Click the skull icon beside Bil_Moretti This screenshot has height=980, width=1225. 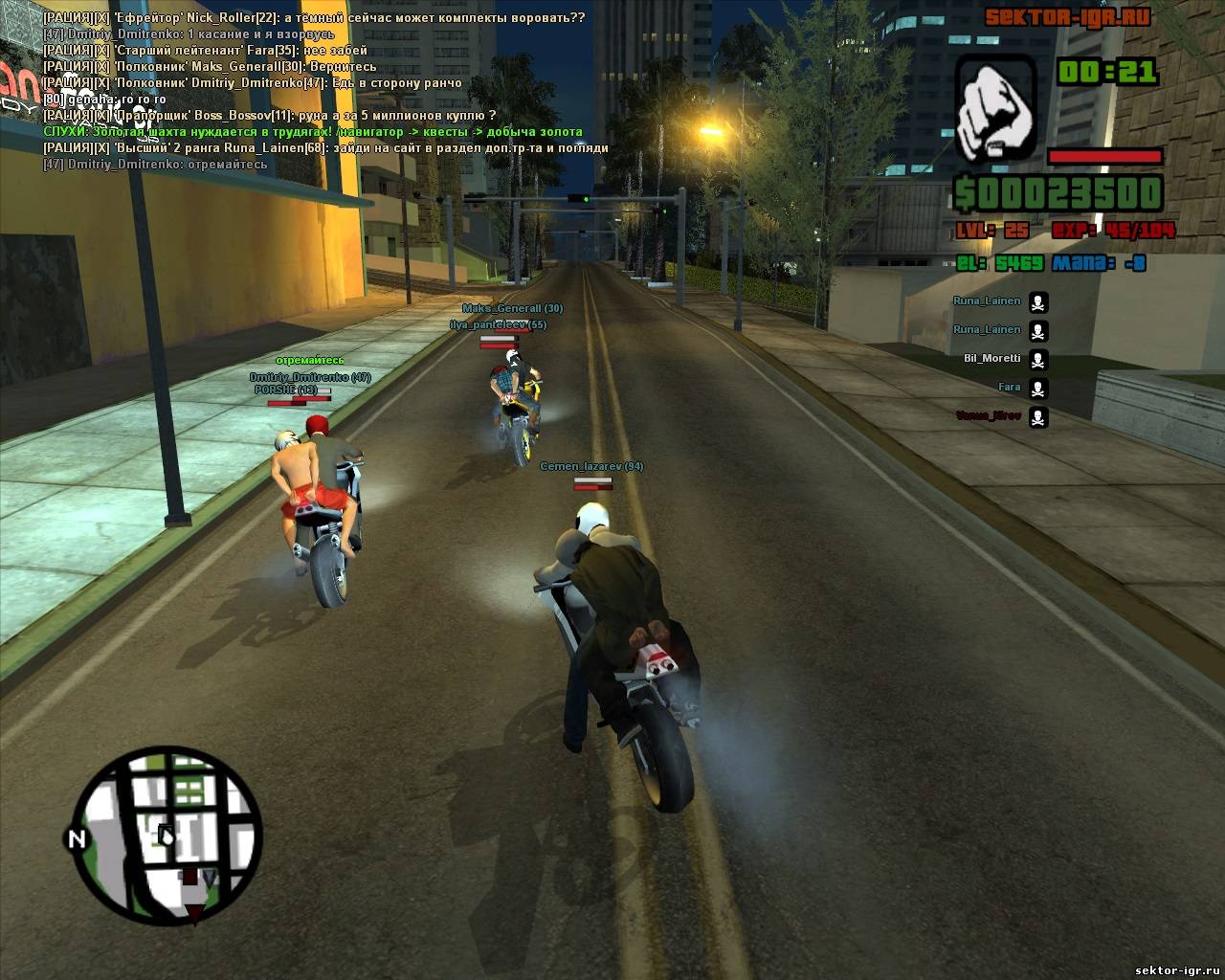pos(1037,360)
